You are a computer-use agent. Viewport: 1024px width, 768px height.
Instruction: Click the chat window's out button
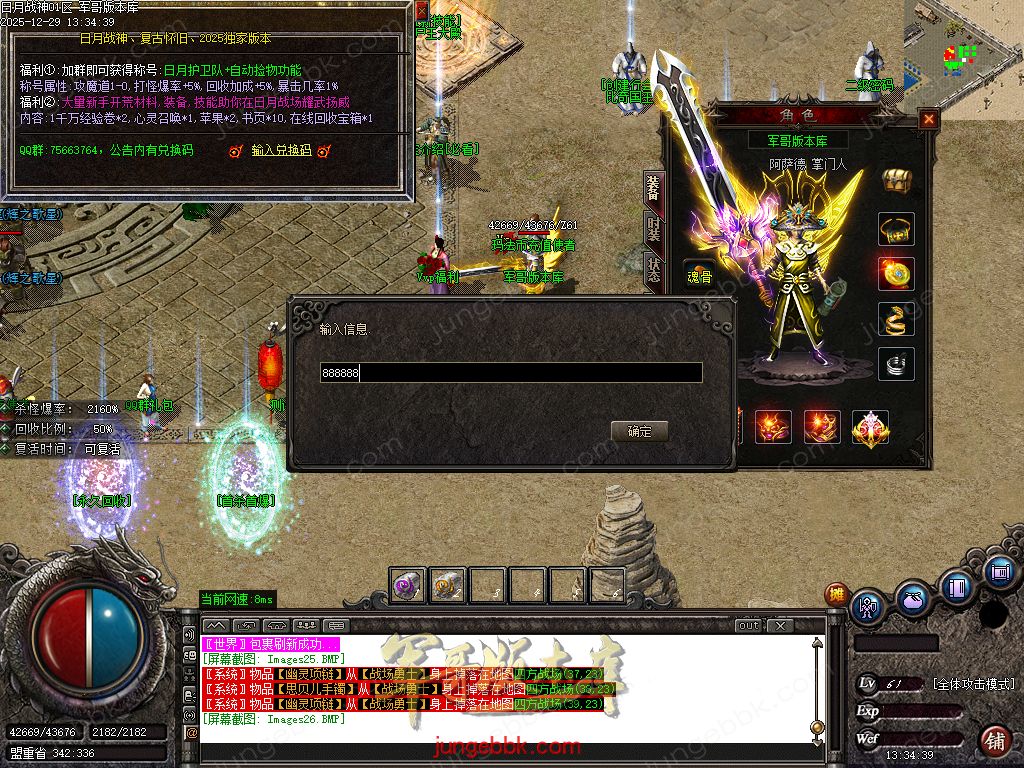coord(749,626)
